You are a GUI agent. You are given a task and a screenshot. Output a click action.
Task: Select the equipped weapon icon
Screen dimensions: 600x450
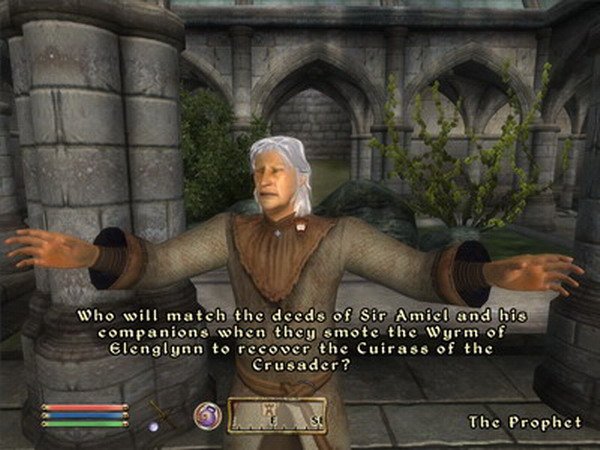coord(160,412)
